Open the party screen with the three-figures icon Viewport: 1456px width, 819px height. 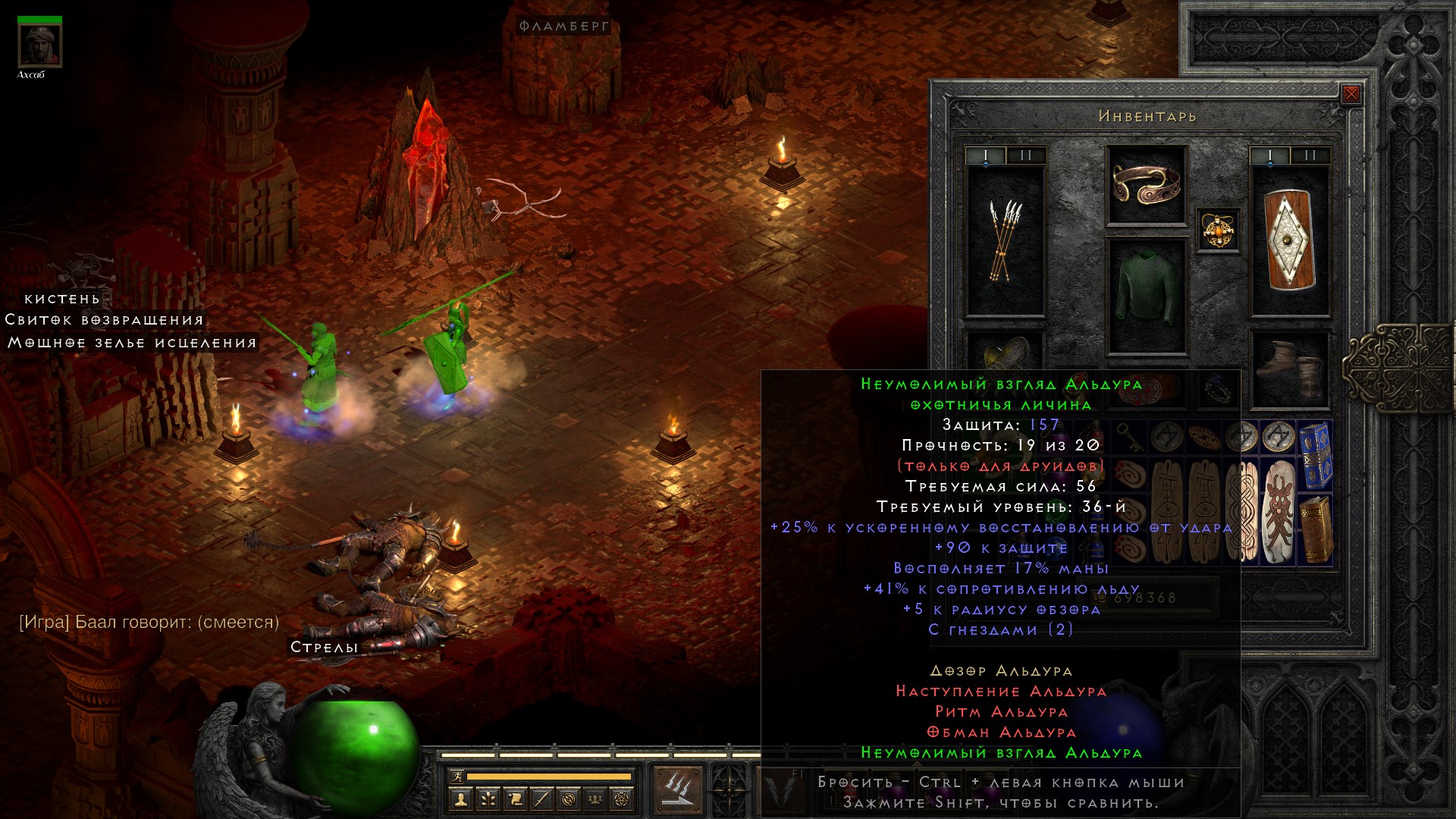[x=595, y=799]
